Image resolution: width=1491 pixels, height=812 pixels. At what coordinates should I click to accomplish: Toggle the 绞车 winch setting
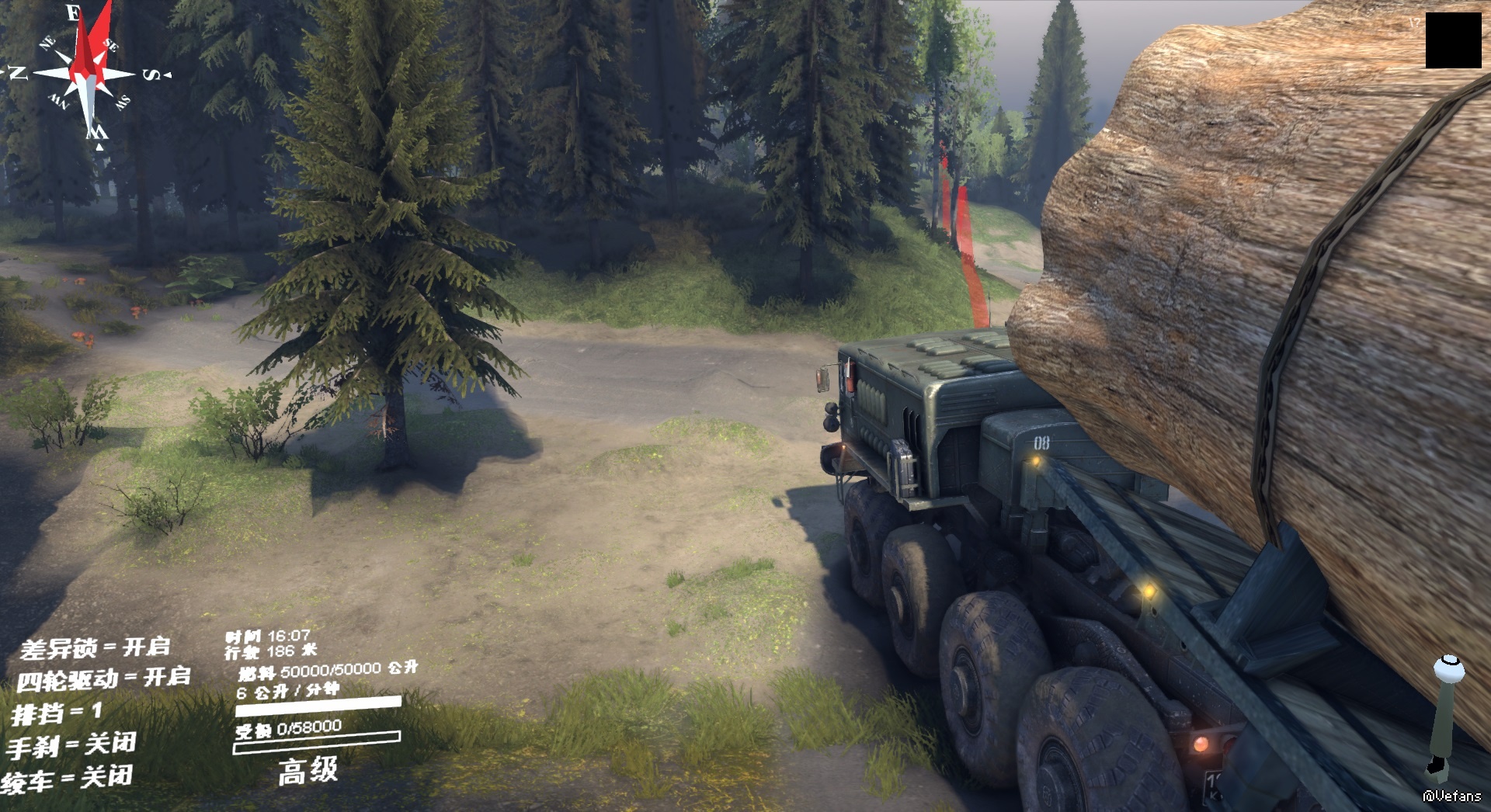coord(67,779)
